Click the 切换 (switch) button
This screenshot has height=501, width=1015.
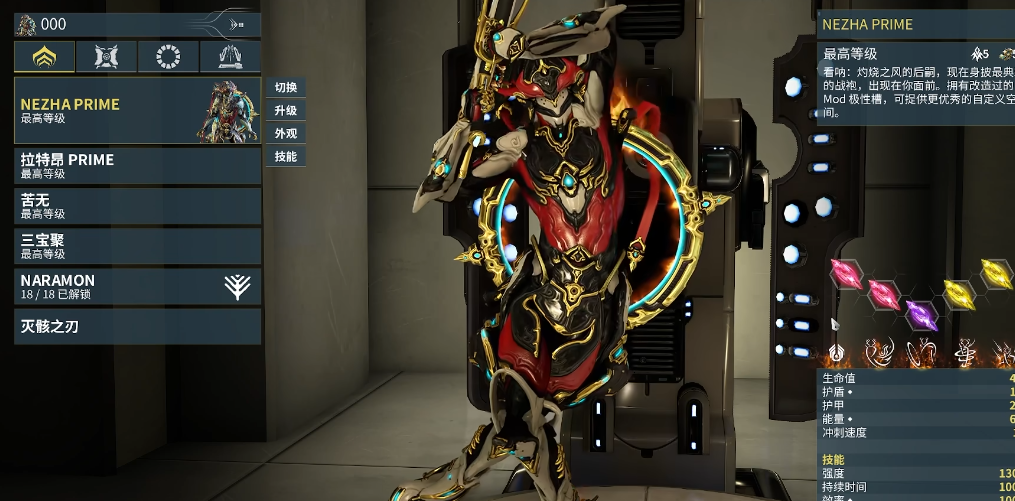coord(286,87)
